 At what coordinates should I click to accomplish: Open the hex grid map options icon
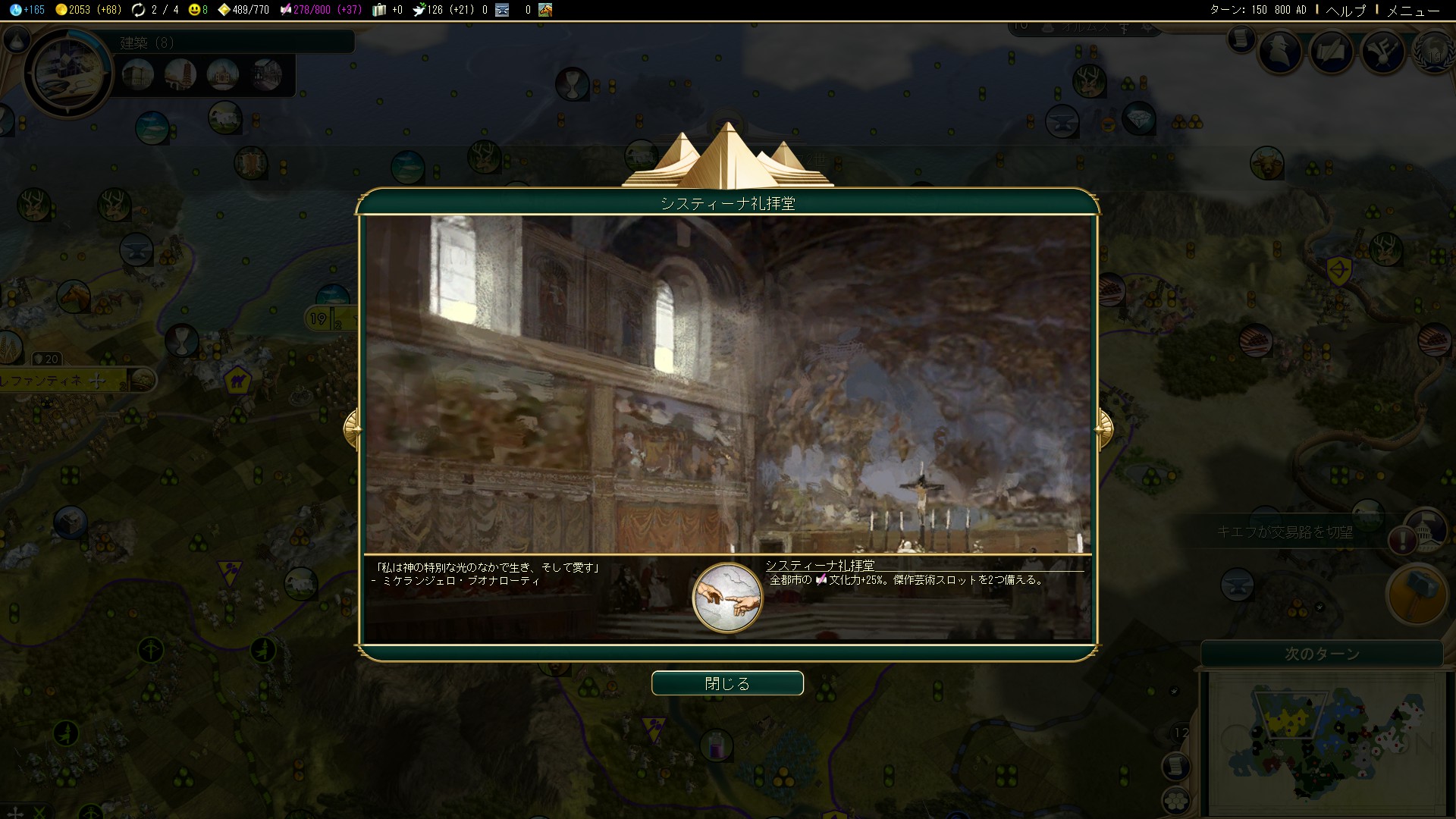pos(1174,801)
